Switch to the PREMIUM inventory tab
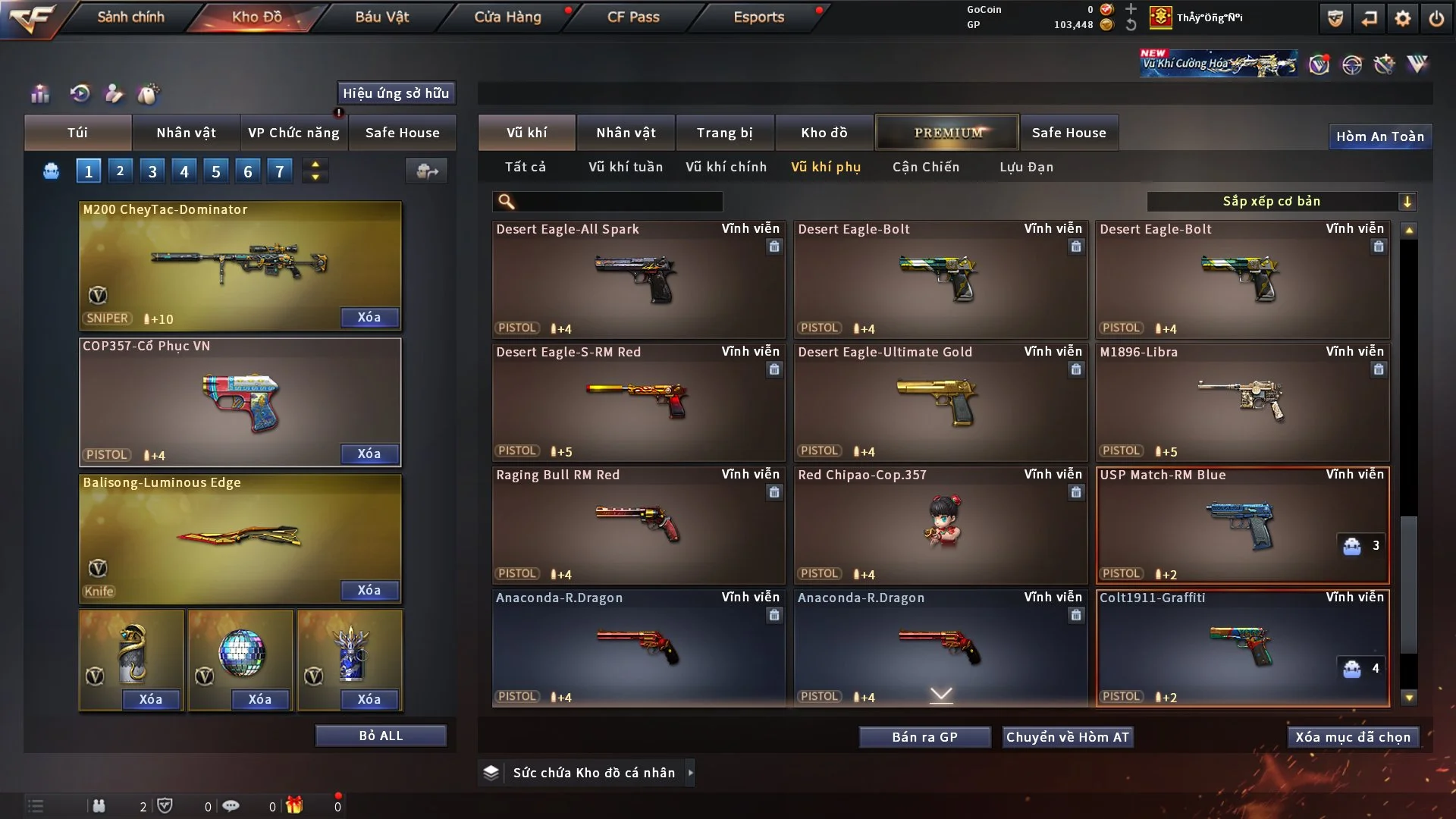Screen dimensions: 1456x819 click(947, 133)
